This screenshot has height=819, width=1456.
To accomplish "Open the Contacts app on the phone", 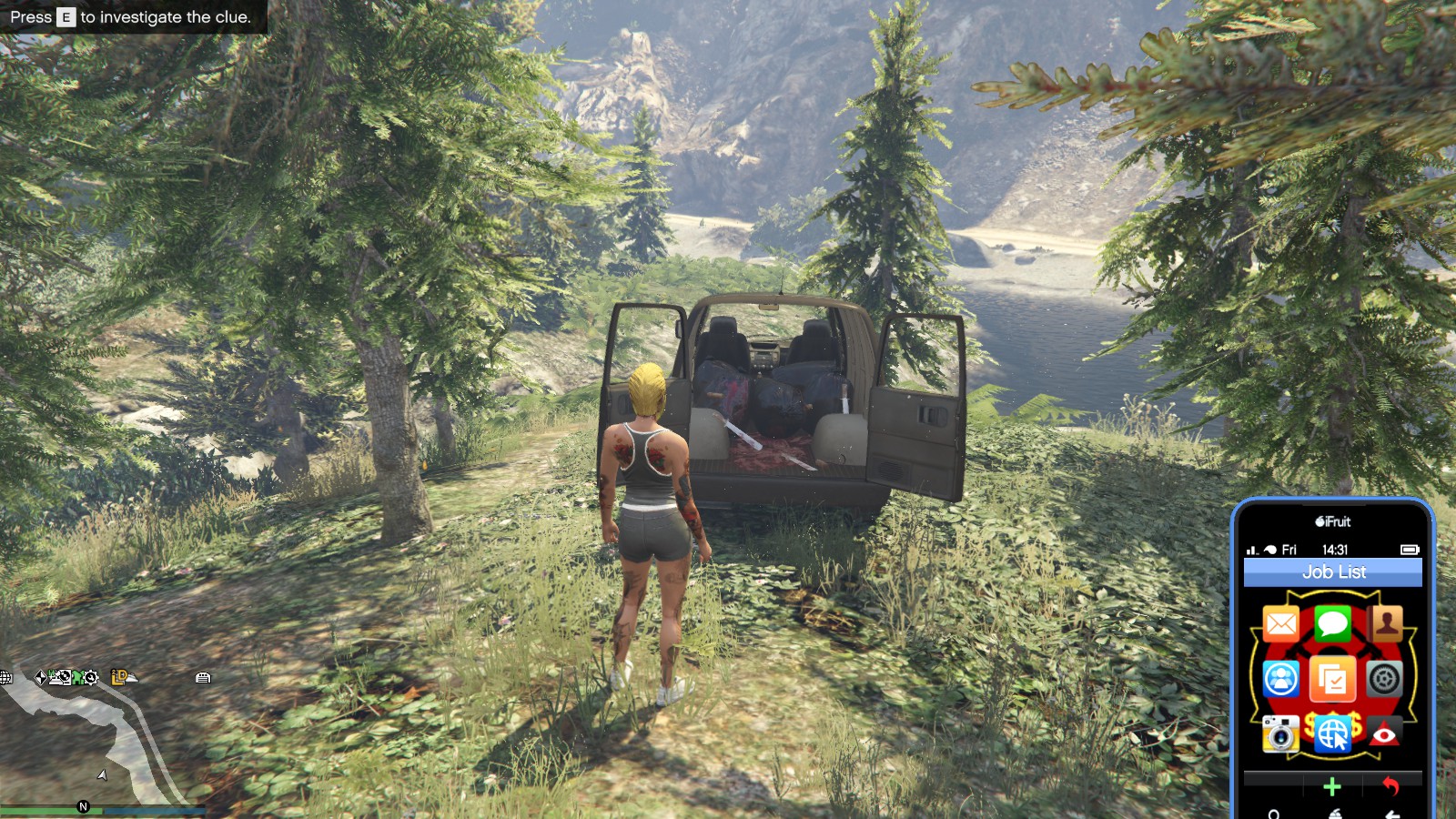I will (x=1386, y=622).
